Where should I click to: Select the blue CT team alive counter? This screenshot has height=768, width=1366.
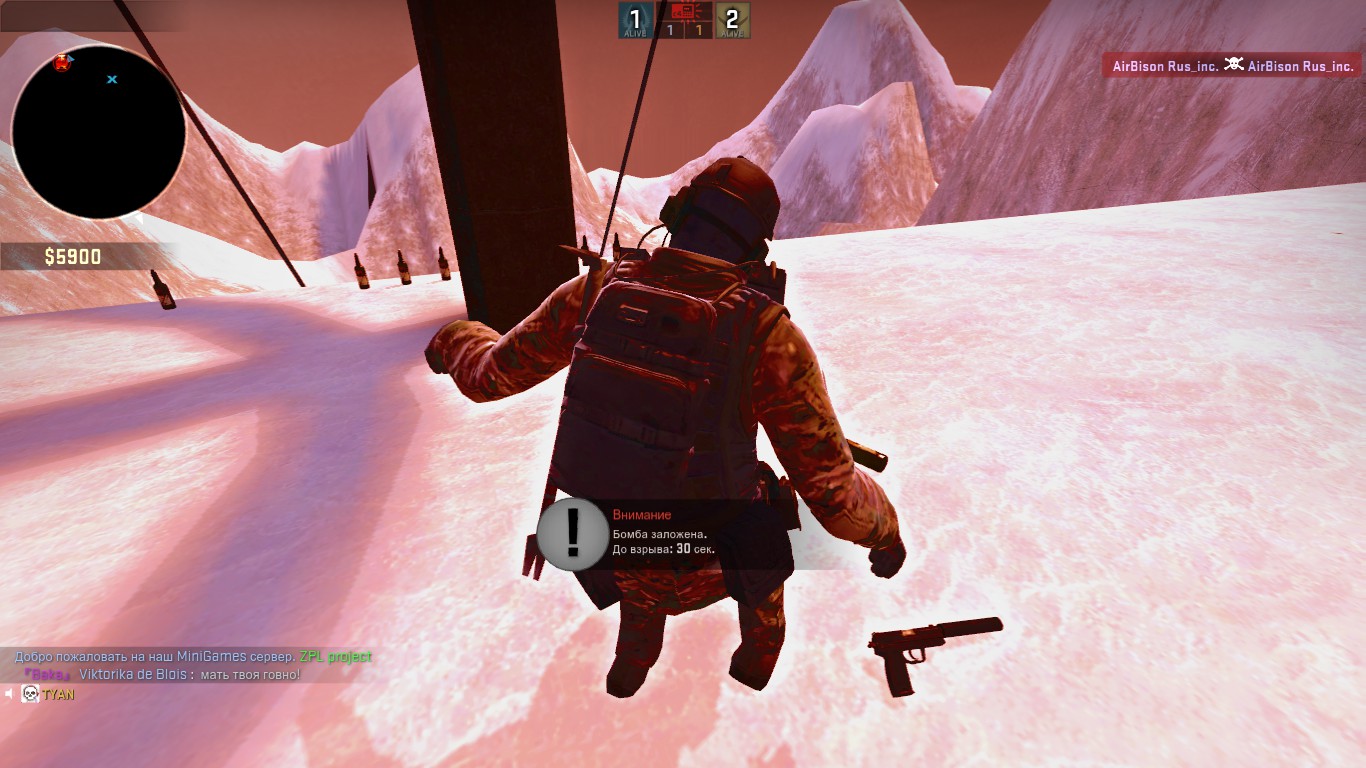pyautogui.click(x=635, y=20)
